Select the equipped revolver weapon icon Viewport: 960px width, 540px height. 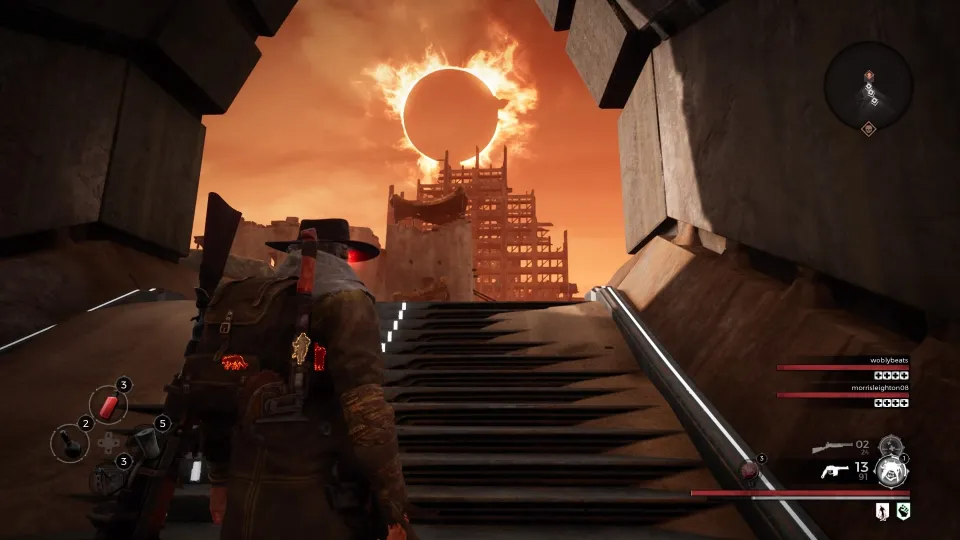[835, 471]
